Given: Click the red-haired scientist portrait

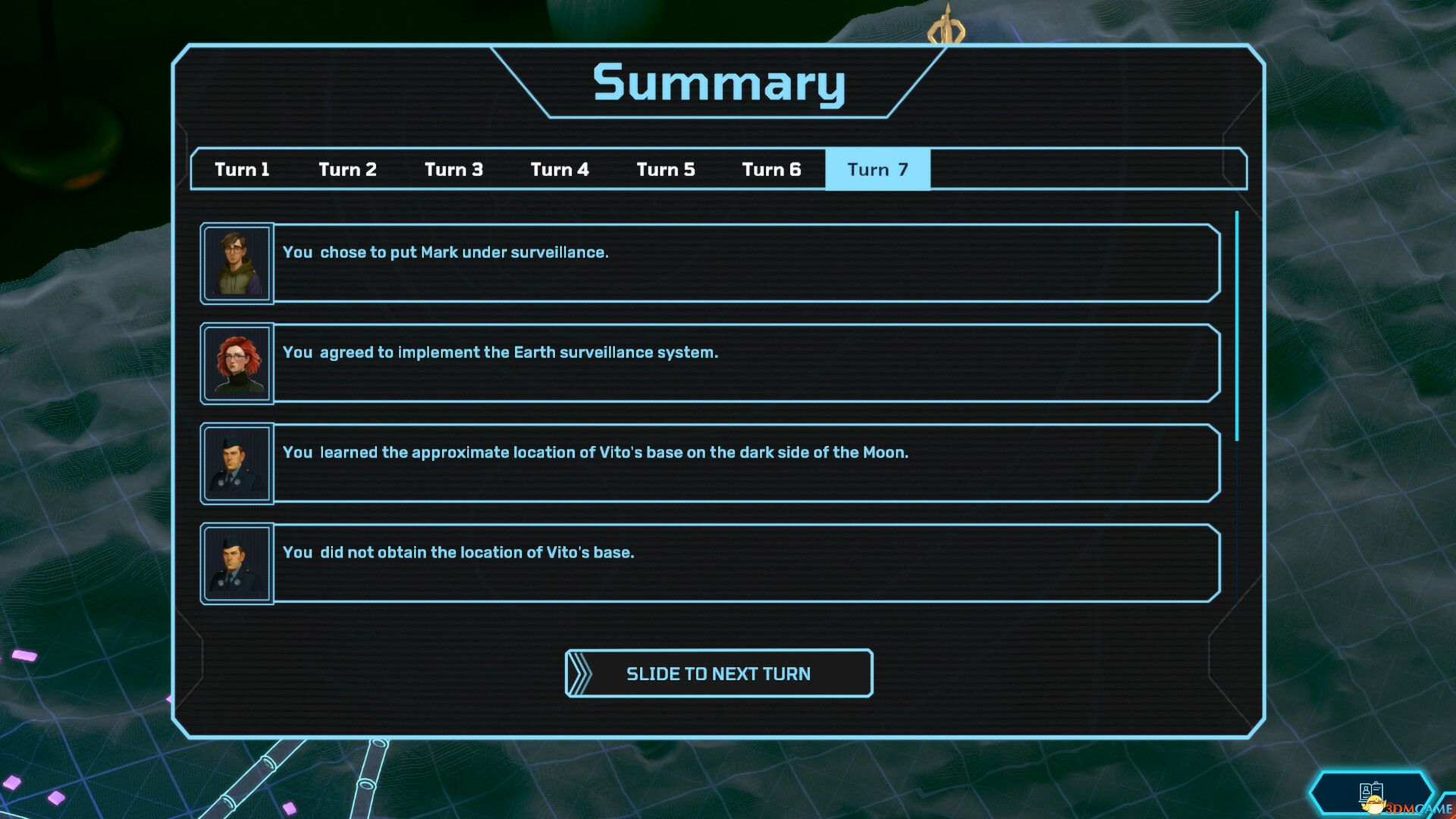Looking at the screenshot, I should 236,363.
